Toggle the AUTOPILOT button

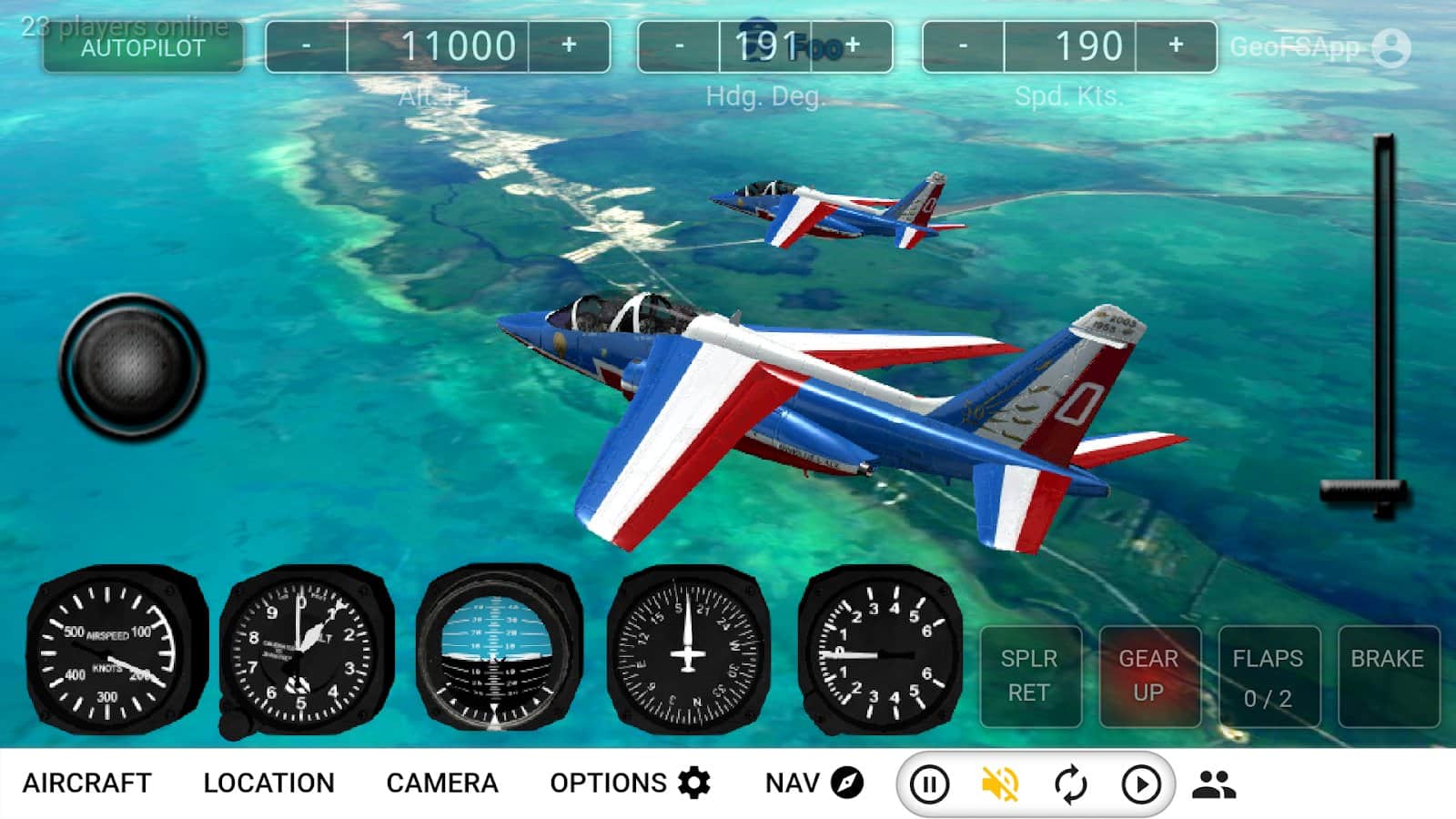tap(143, 46)
